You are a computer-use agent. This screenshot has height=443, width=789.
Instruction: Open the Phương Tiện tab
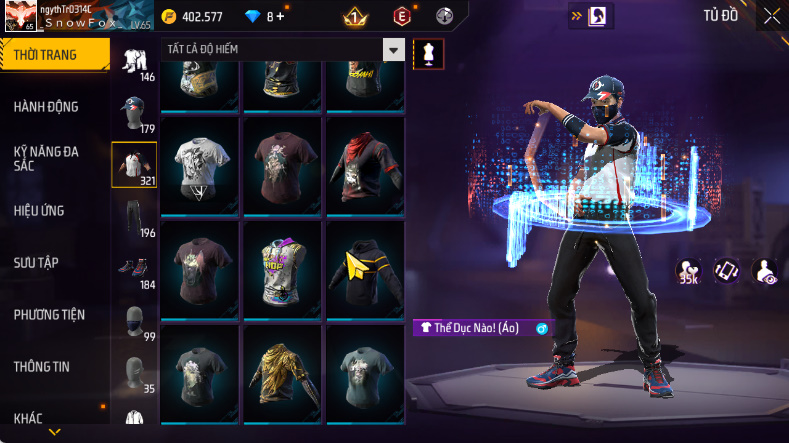[x=49, y=314]
